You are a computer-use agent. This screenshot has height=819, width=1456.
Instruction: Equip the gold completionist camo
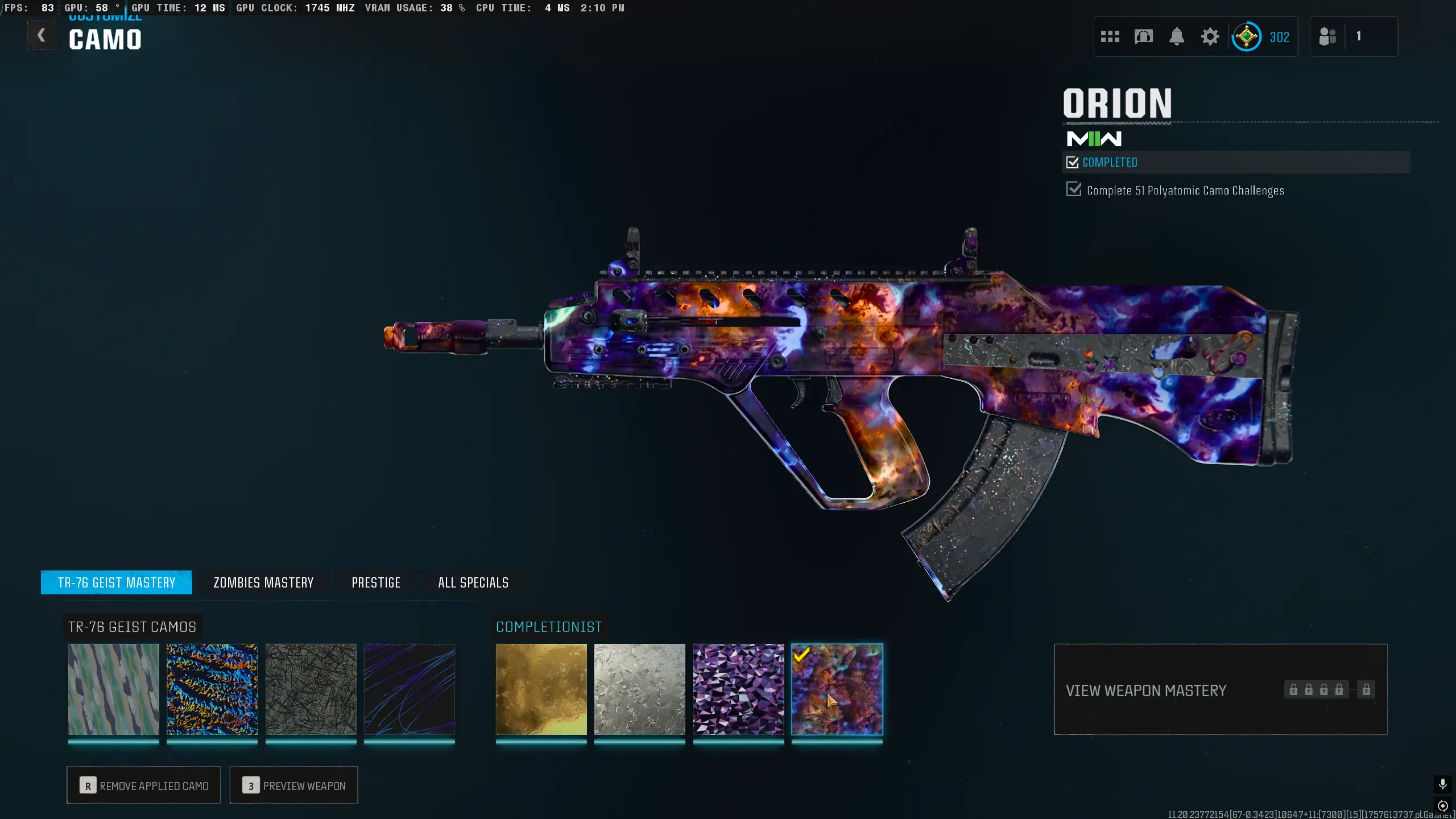[x=541, y=689]
